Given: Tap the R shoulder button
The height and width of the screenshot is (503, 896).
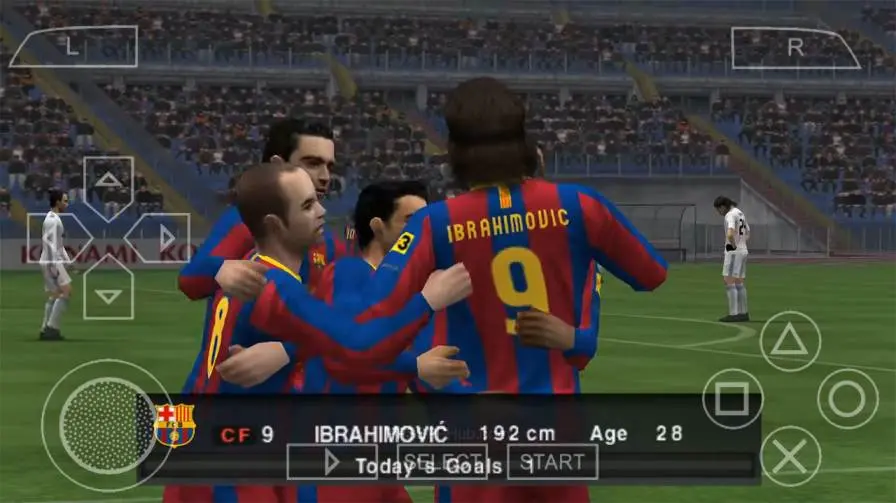Looking at the screenshot, I should click(x=795, y=47).
